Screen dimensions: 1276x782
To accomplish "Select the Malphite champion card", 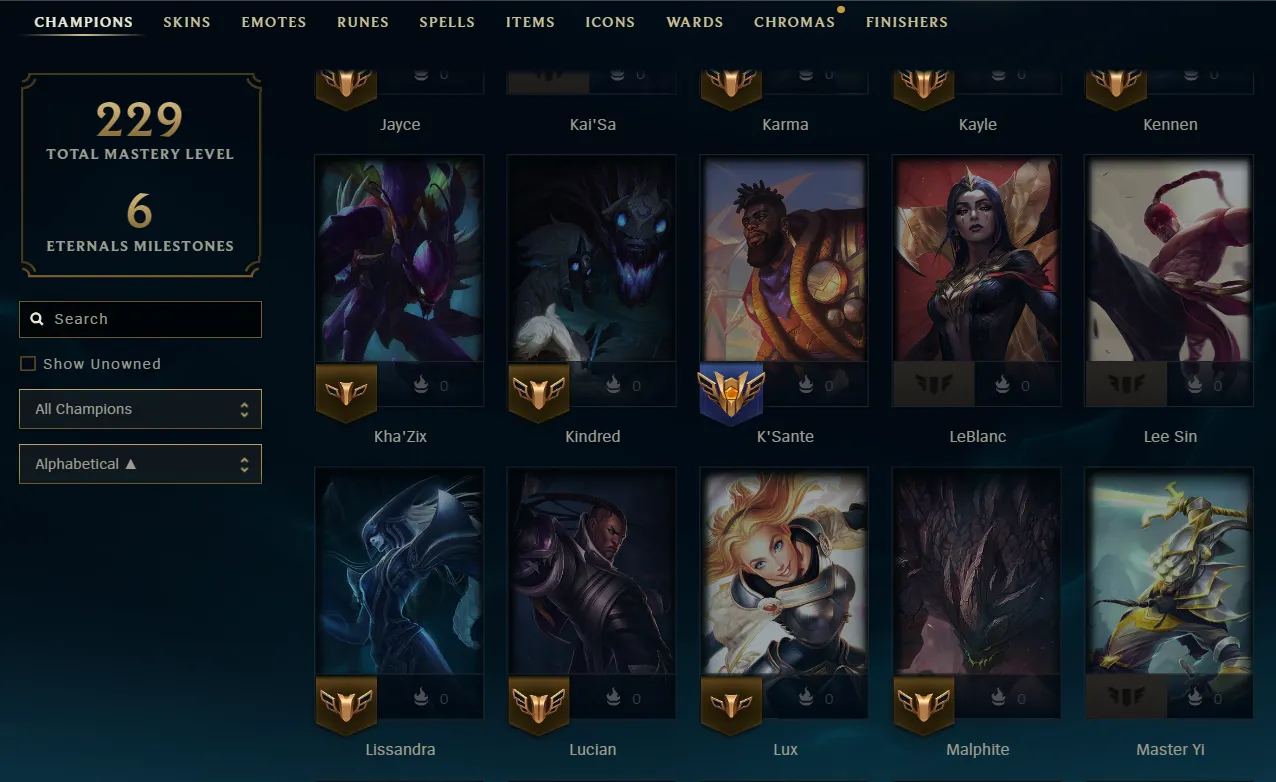I will point(977,572).
